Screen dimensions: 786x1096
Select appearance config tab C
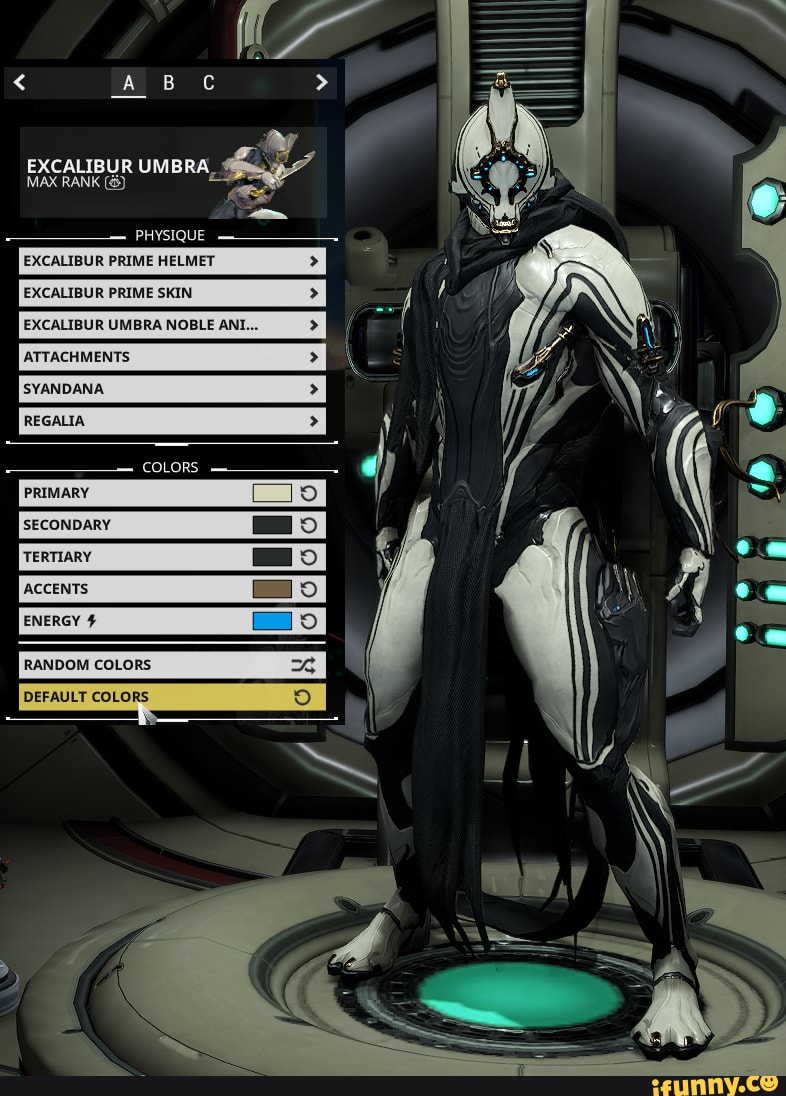tap(208, 83)
